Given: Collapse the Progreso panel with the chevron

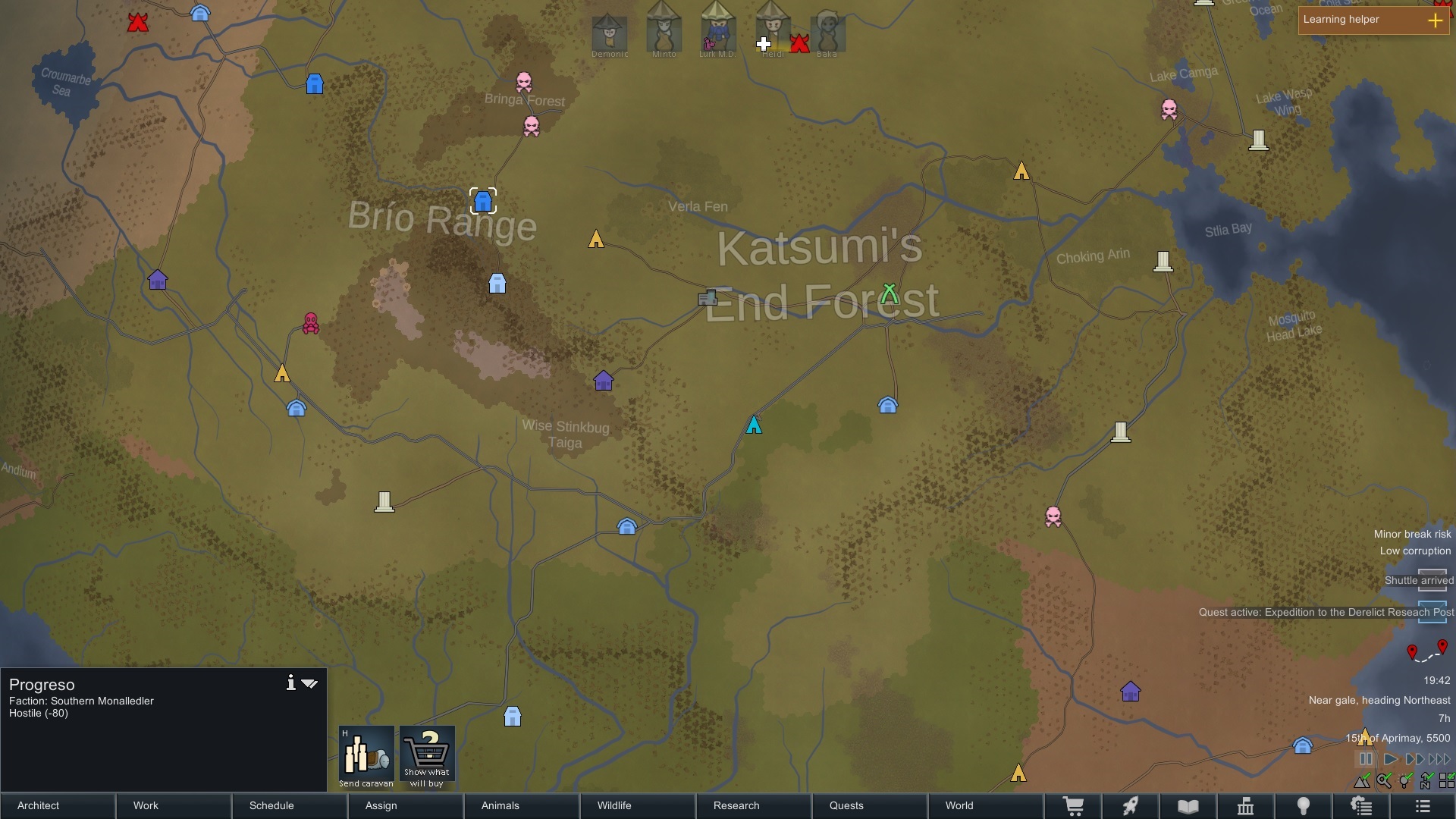Looking at the screenshot, I should coord(310,682).
